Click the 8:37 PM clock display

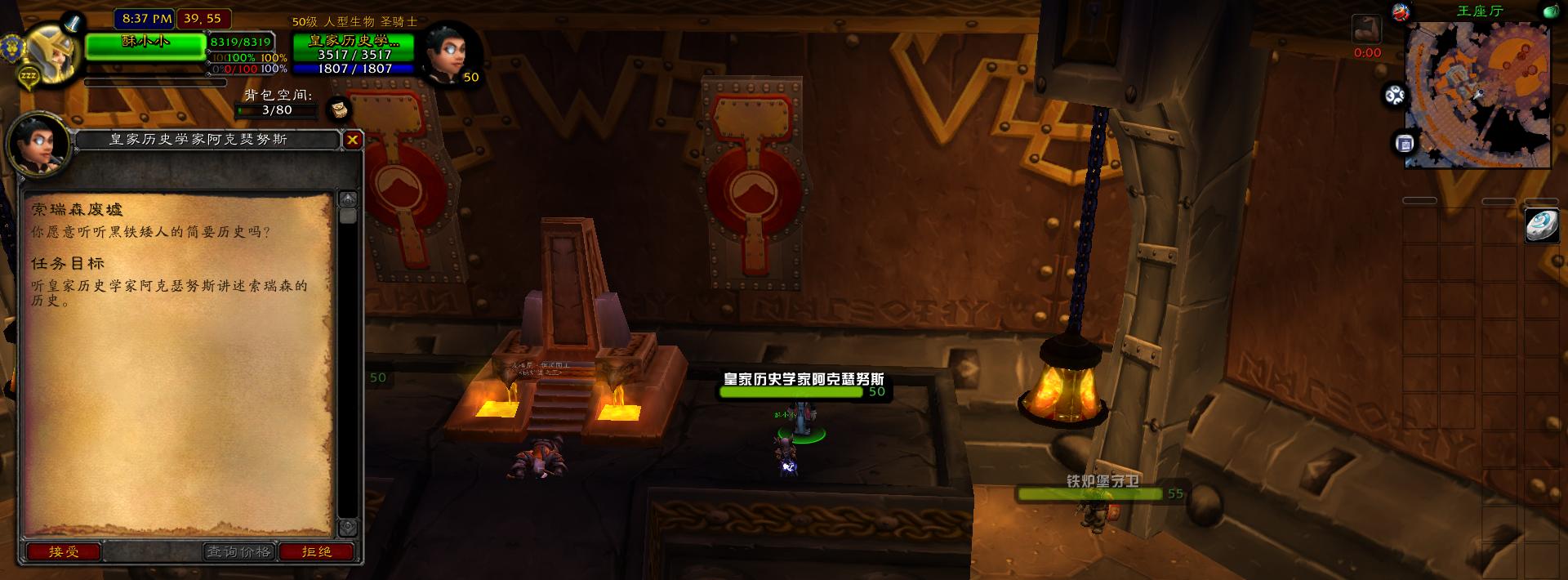(147, 18)
